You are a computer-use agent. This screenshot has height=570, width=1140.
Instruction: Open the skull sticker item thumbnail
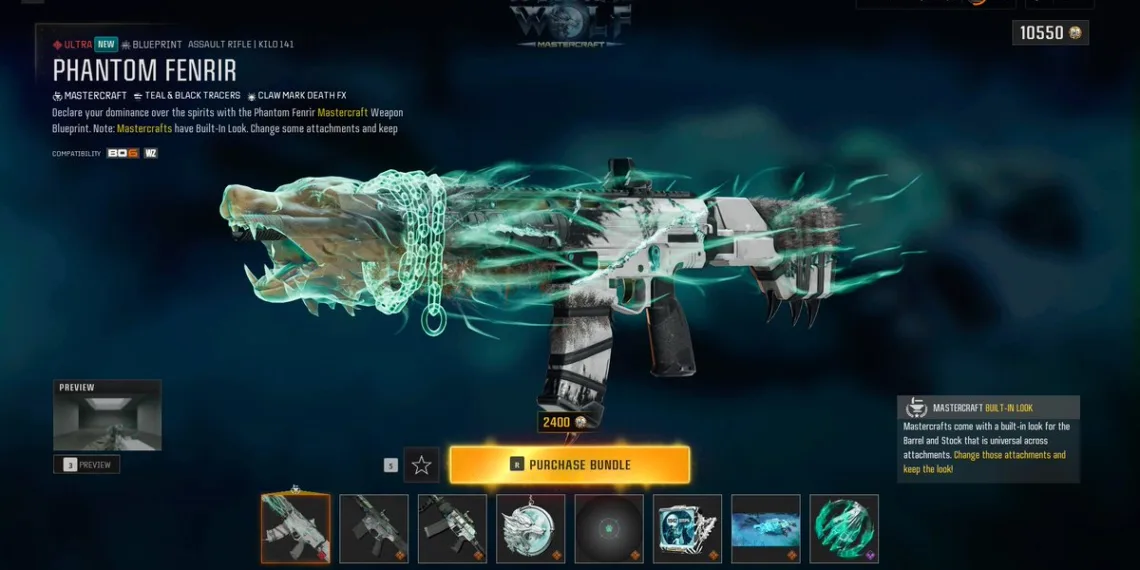pyautogui.click(x=687, y=528)
